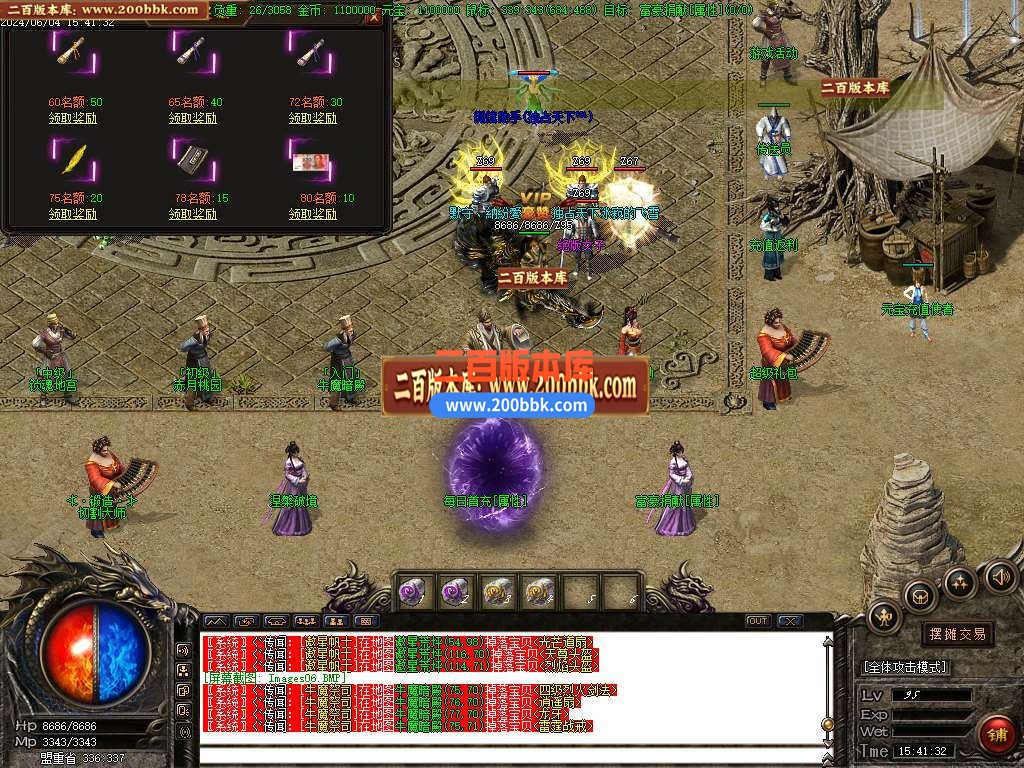The width and height of the screenshot is (1024, 768).
Task: Open the skills three-star round button
Action: pos(959,582)
